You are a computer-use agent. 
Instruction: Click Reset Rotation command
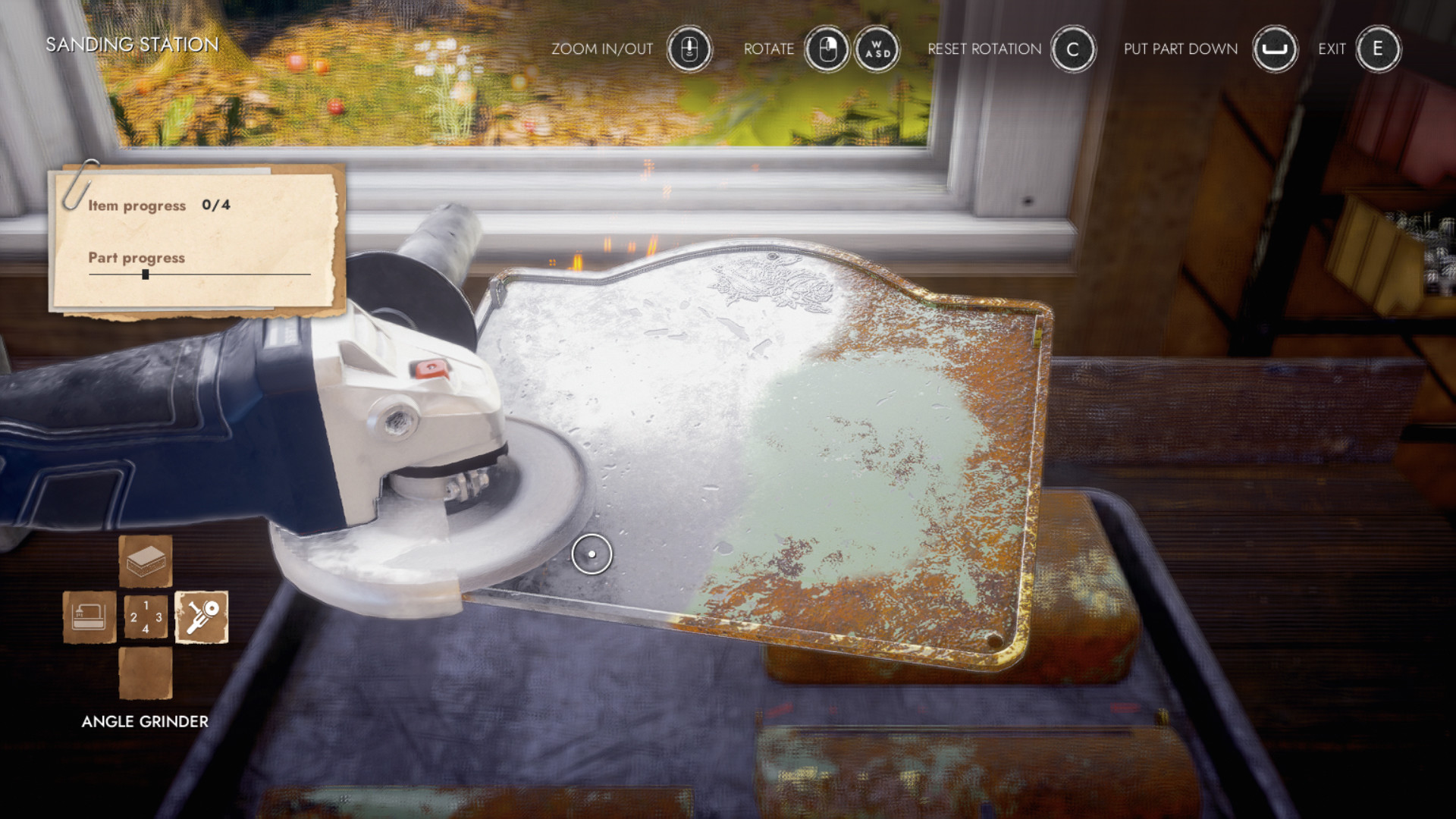click(984, 49)
